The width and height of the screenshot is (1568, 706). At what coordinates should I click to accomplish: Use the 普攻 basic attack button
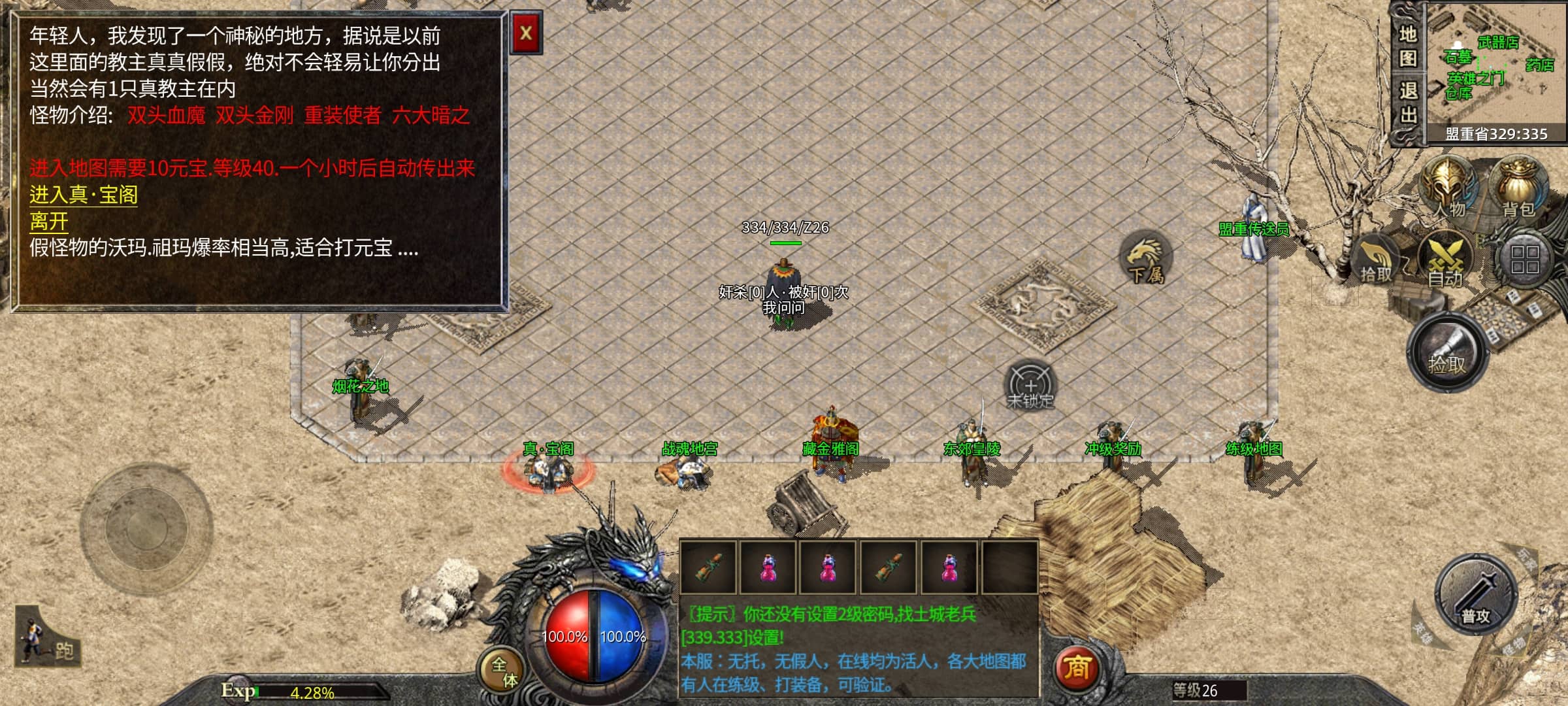[1476, 595]
